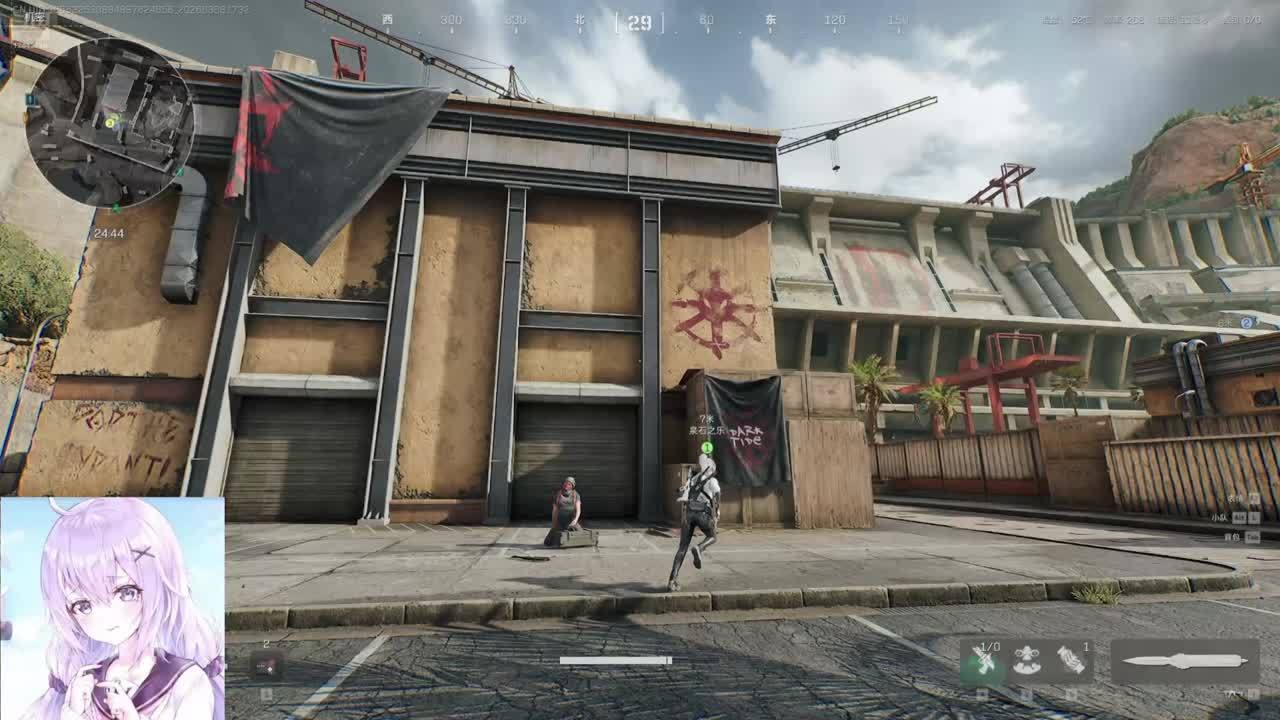Select the combat knife weapon slot
Image resolution: width=1280 pixels, height=720 pixels.
pos(1185,661)
